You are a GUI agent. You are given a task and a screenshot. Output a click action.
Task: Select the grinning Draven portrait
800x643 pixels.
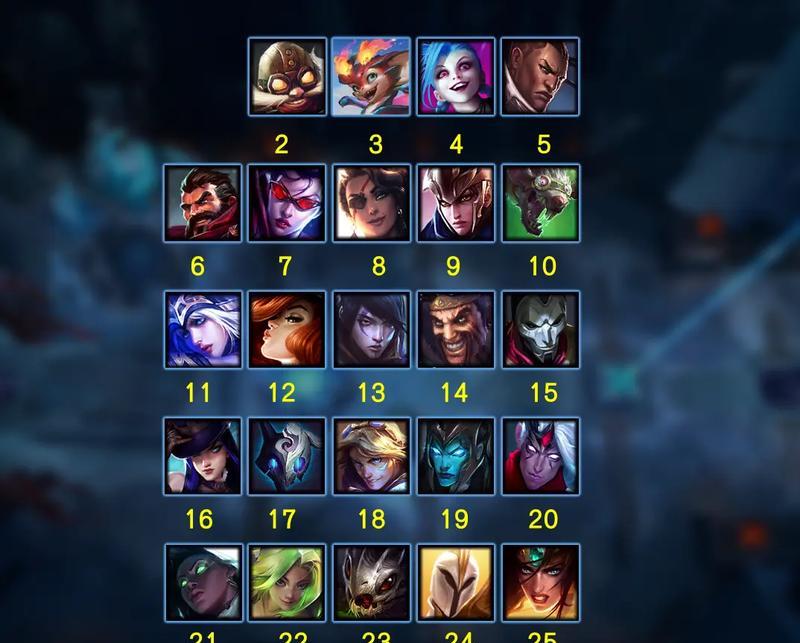[x=456, y=330]
